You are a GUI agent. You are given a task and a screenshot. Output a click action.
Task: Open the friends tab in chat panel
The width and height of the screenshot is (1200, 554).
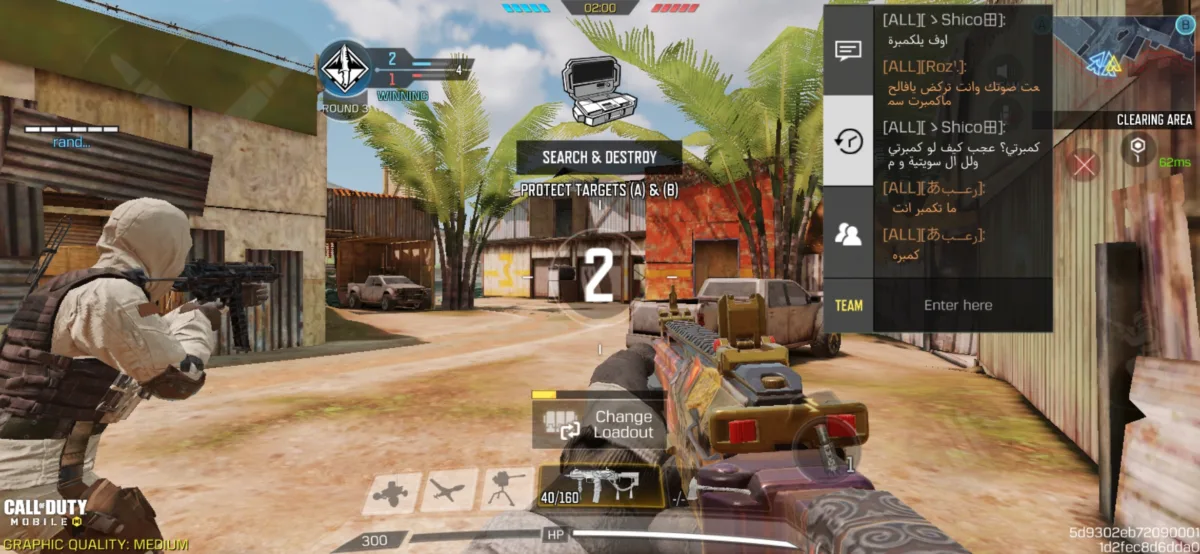coord(848,234)
